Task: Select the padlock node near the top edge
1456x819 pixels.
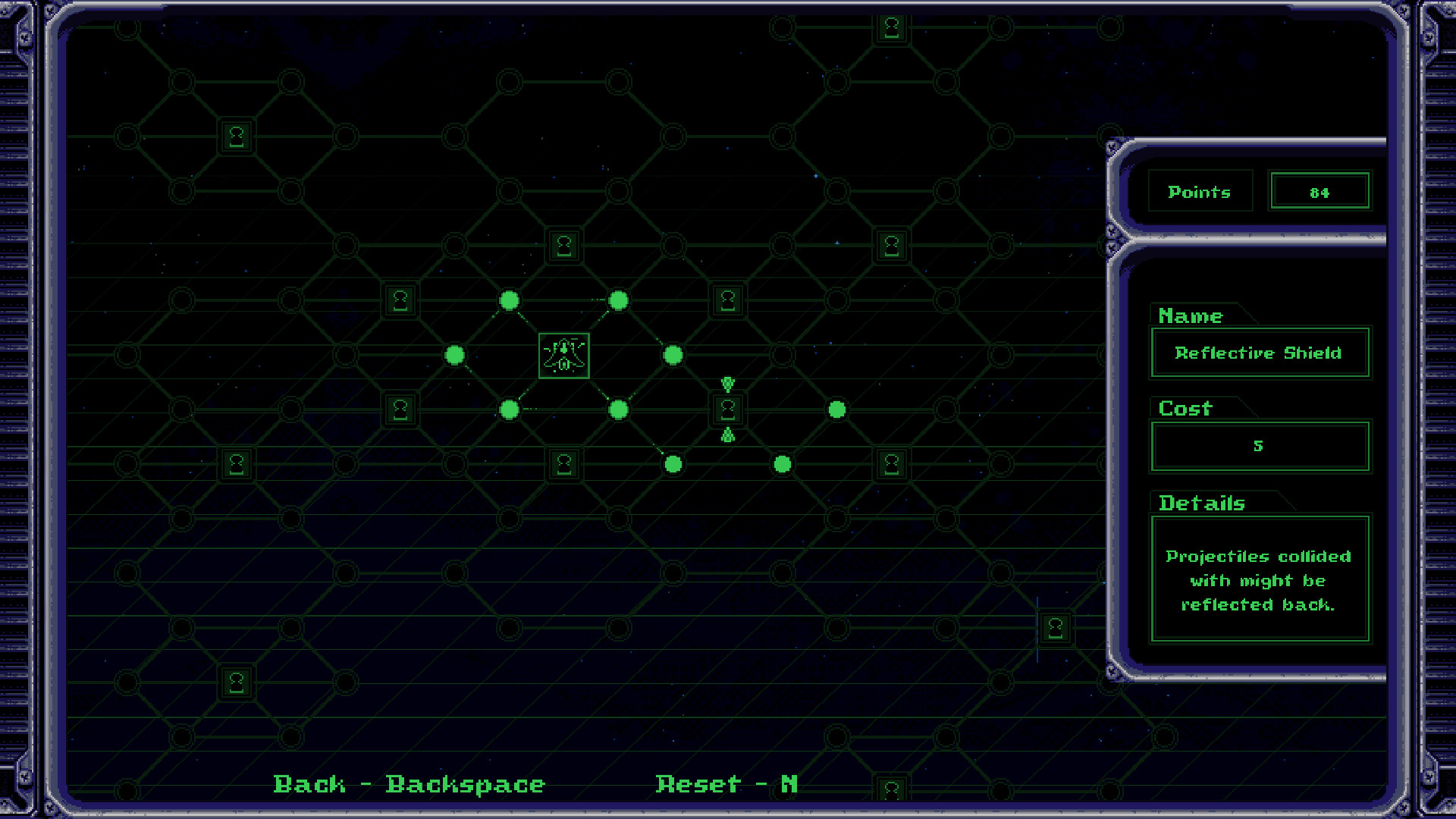Action: click(x=892, y=27)
